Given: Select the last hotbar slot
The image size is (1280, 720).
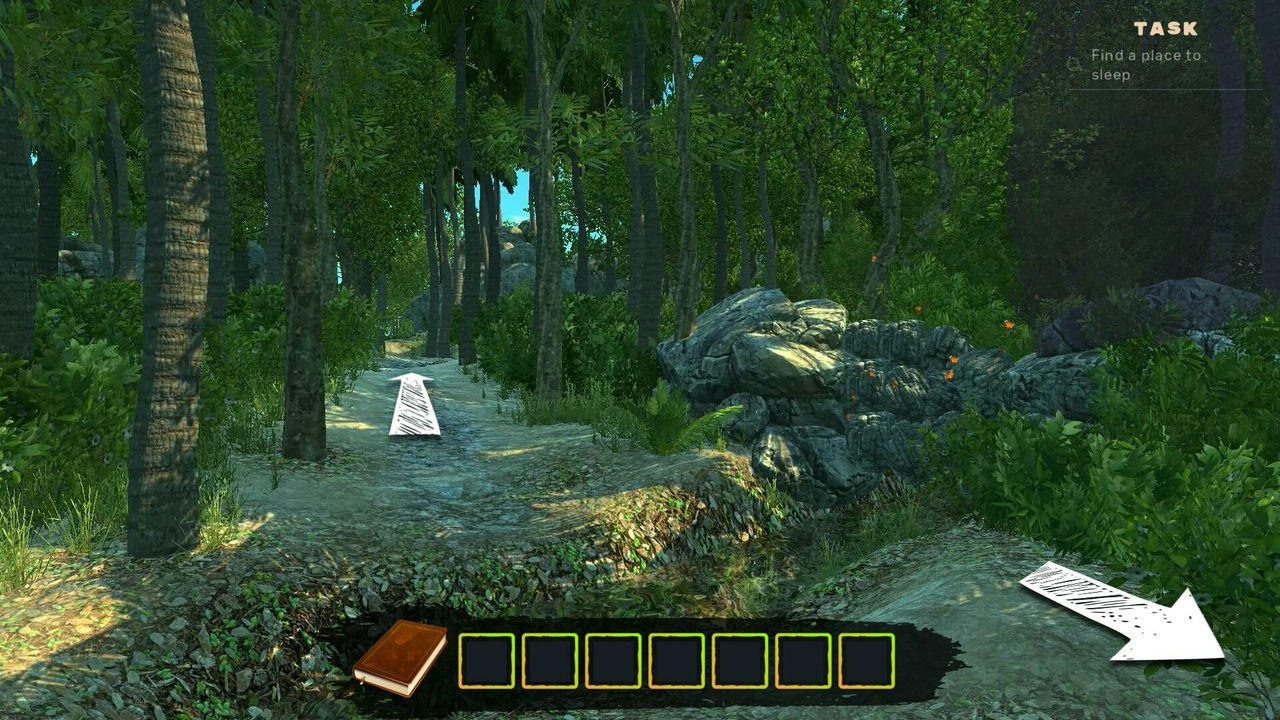Looking at the screenshot, I should pyautogui.click(x=869, y=662).
